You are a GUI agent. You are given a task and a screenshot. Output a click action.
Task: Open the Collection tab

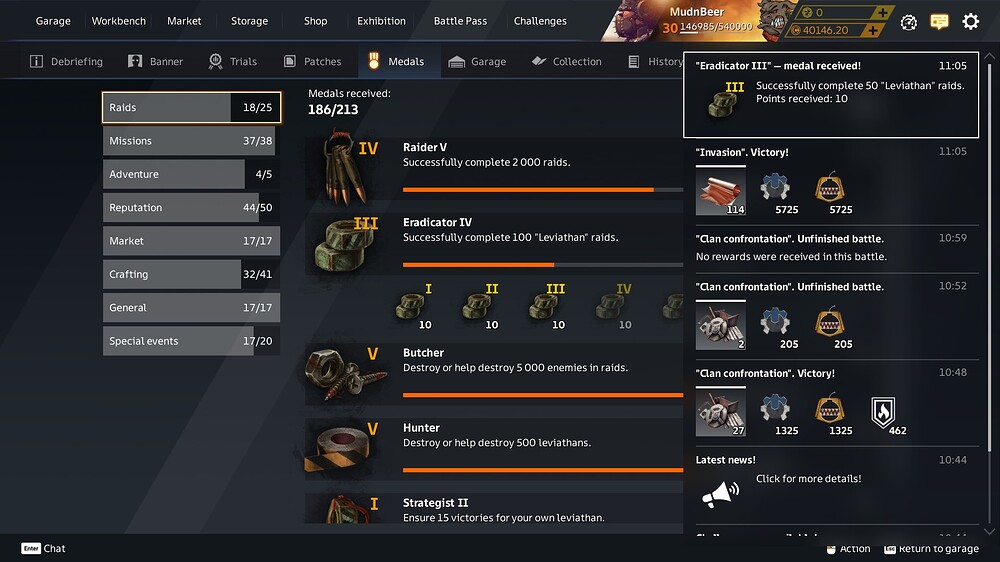(x=566, y=62)
